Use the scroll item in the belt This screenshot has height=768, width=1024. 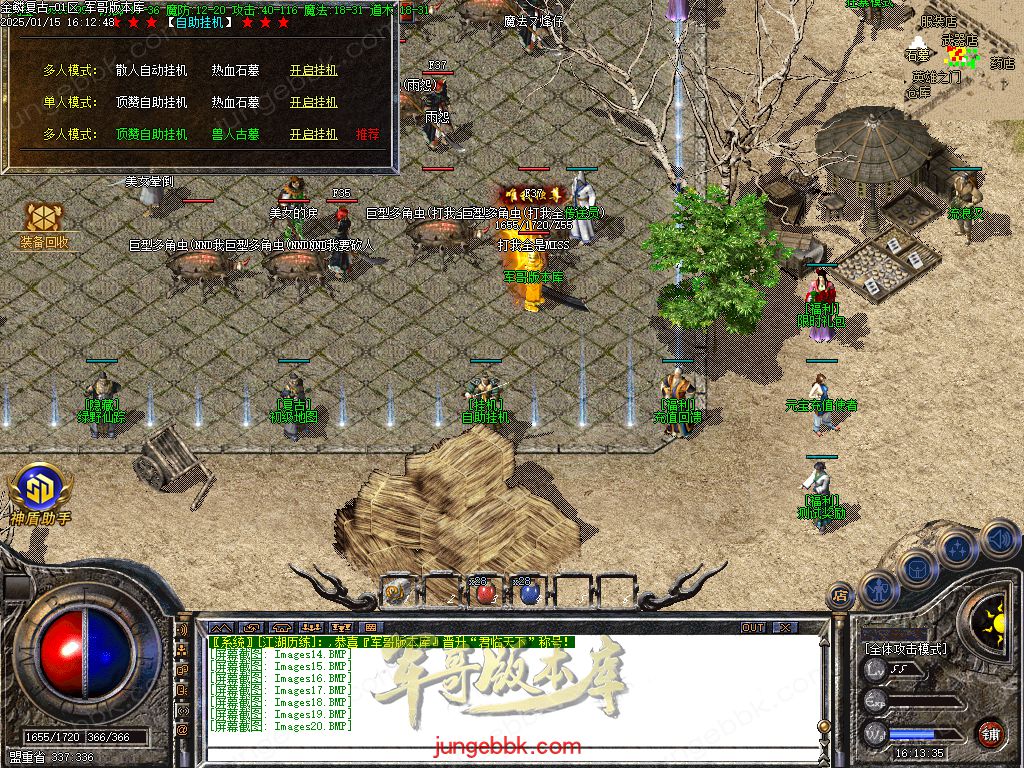click(397, 592)
